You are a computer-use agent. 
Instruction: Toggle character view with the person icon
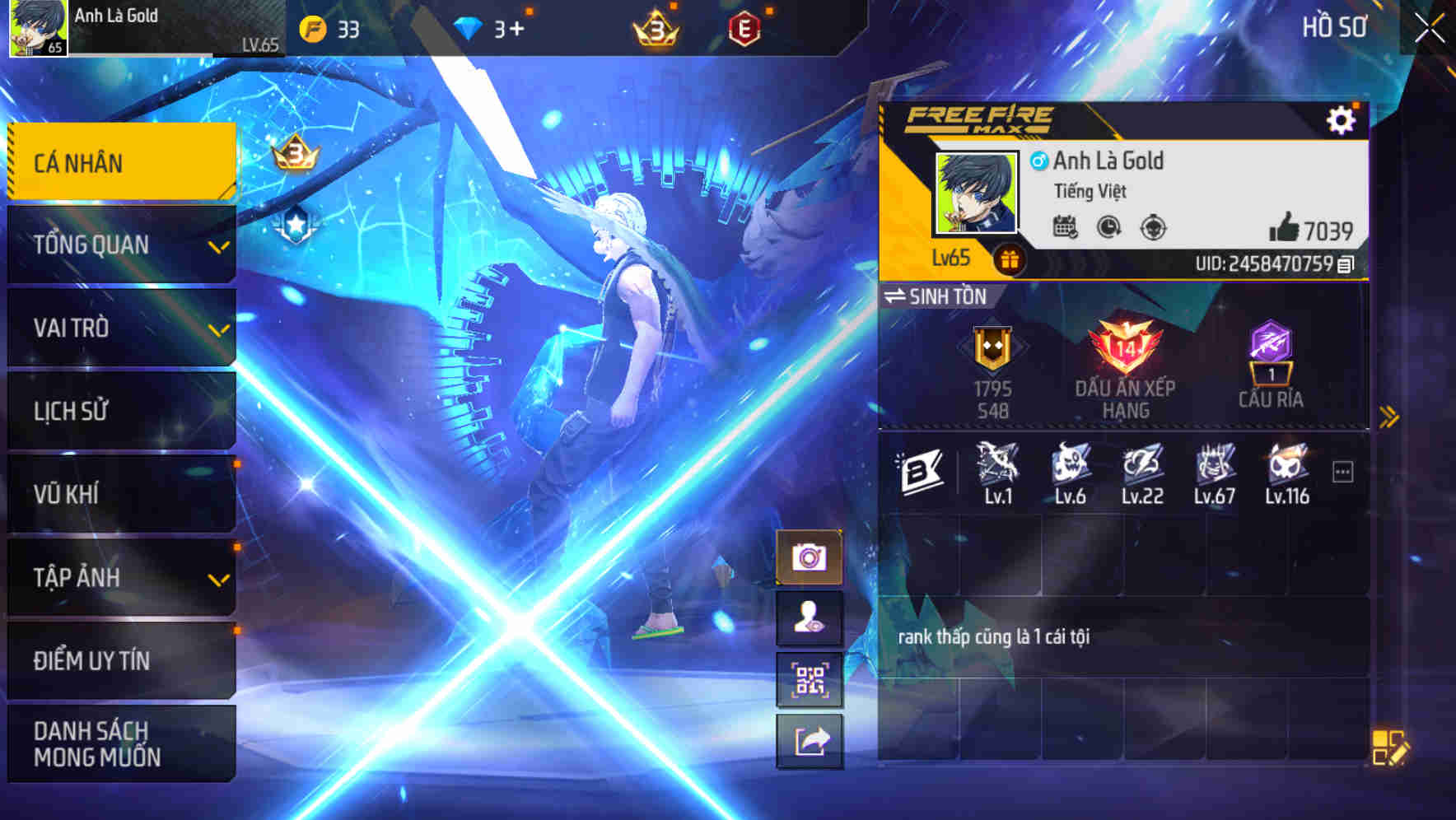pyautogui.click(x=811, y=617)
